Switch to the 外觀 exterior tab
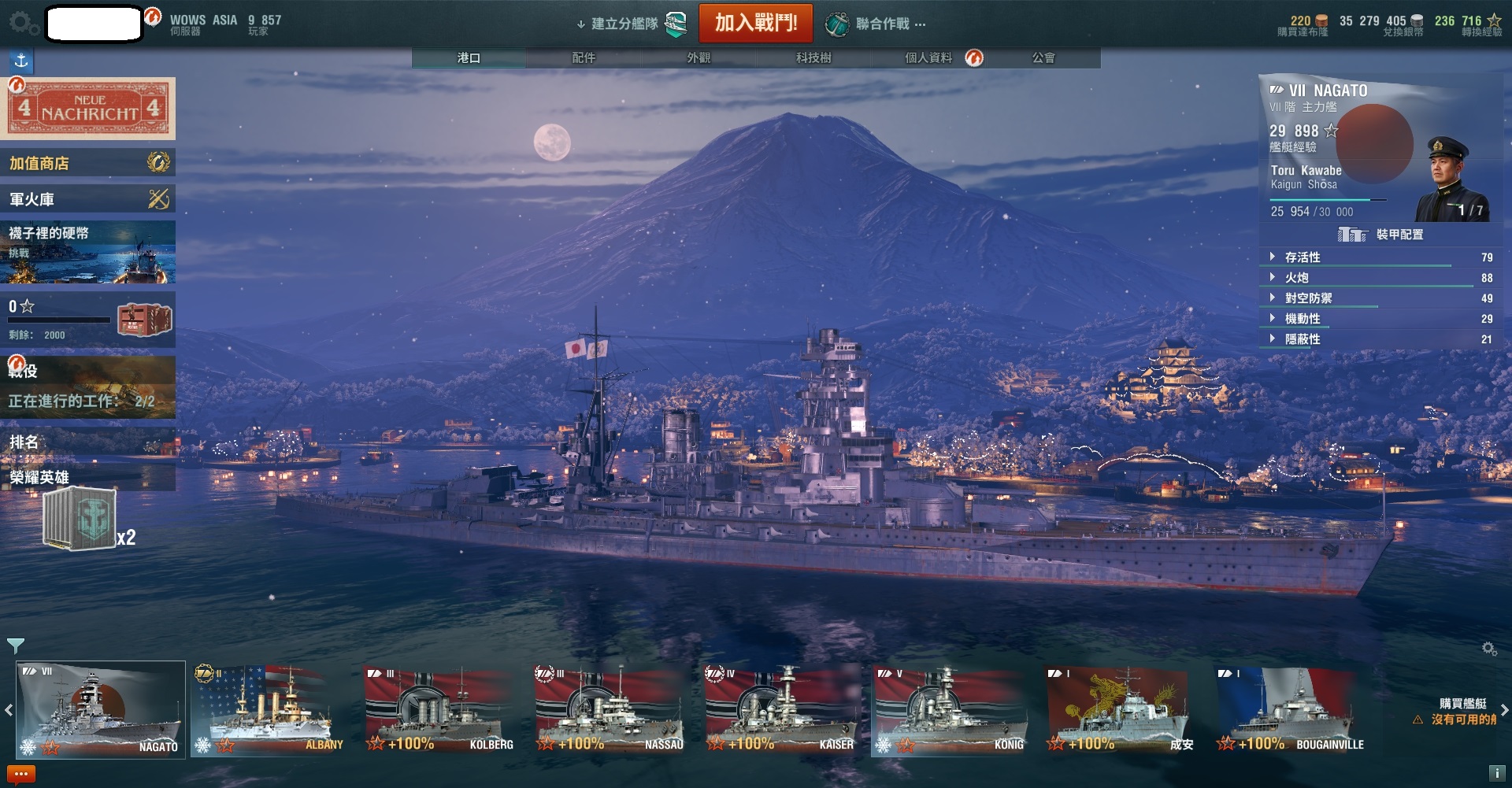Viewport: 1512px width, 788px height. coord(699,57)
